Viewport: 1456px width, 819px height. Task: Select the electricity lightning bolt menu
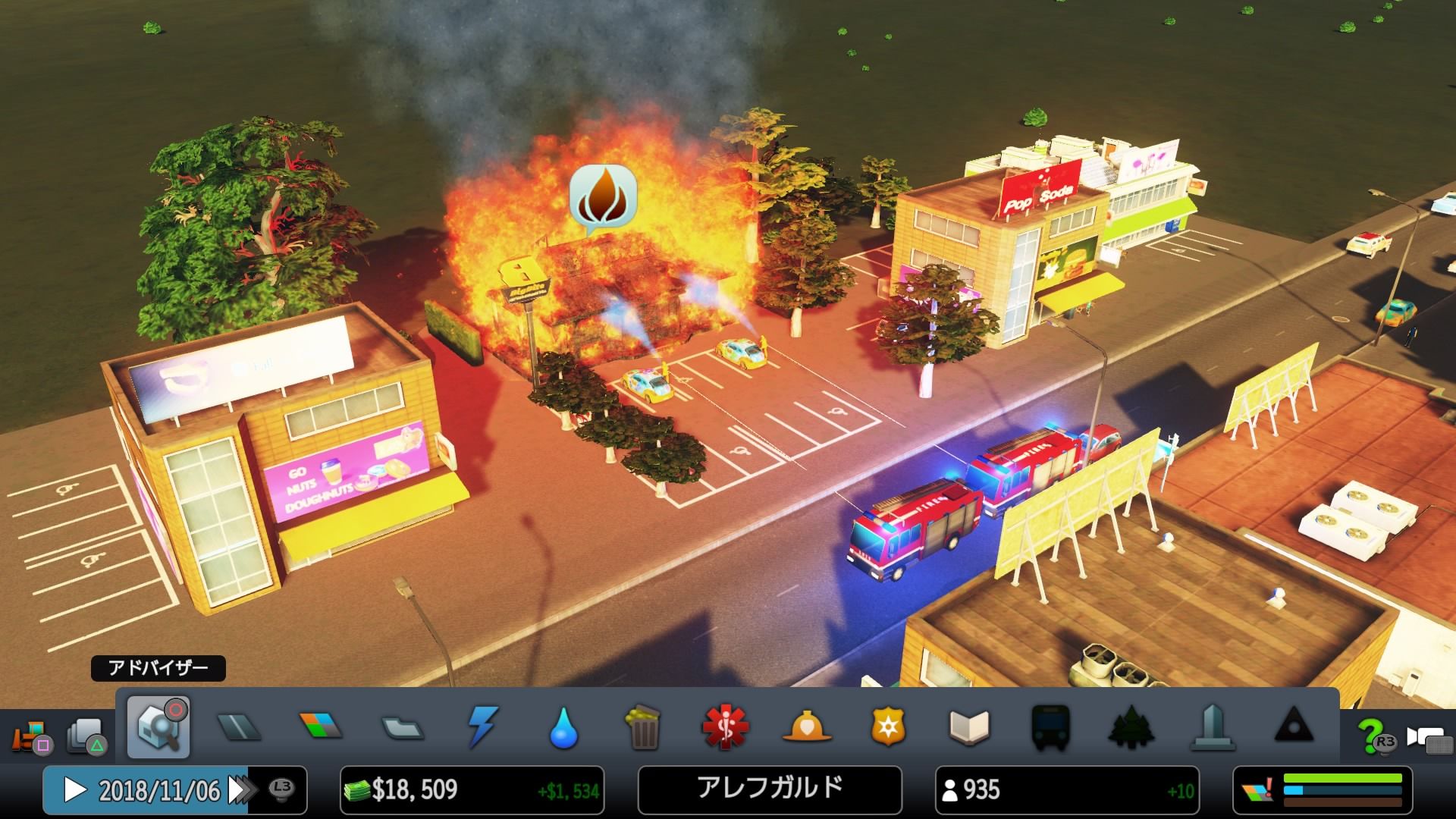pos(483,728)
